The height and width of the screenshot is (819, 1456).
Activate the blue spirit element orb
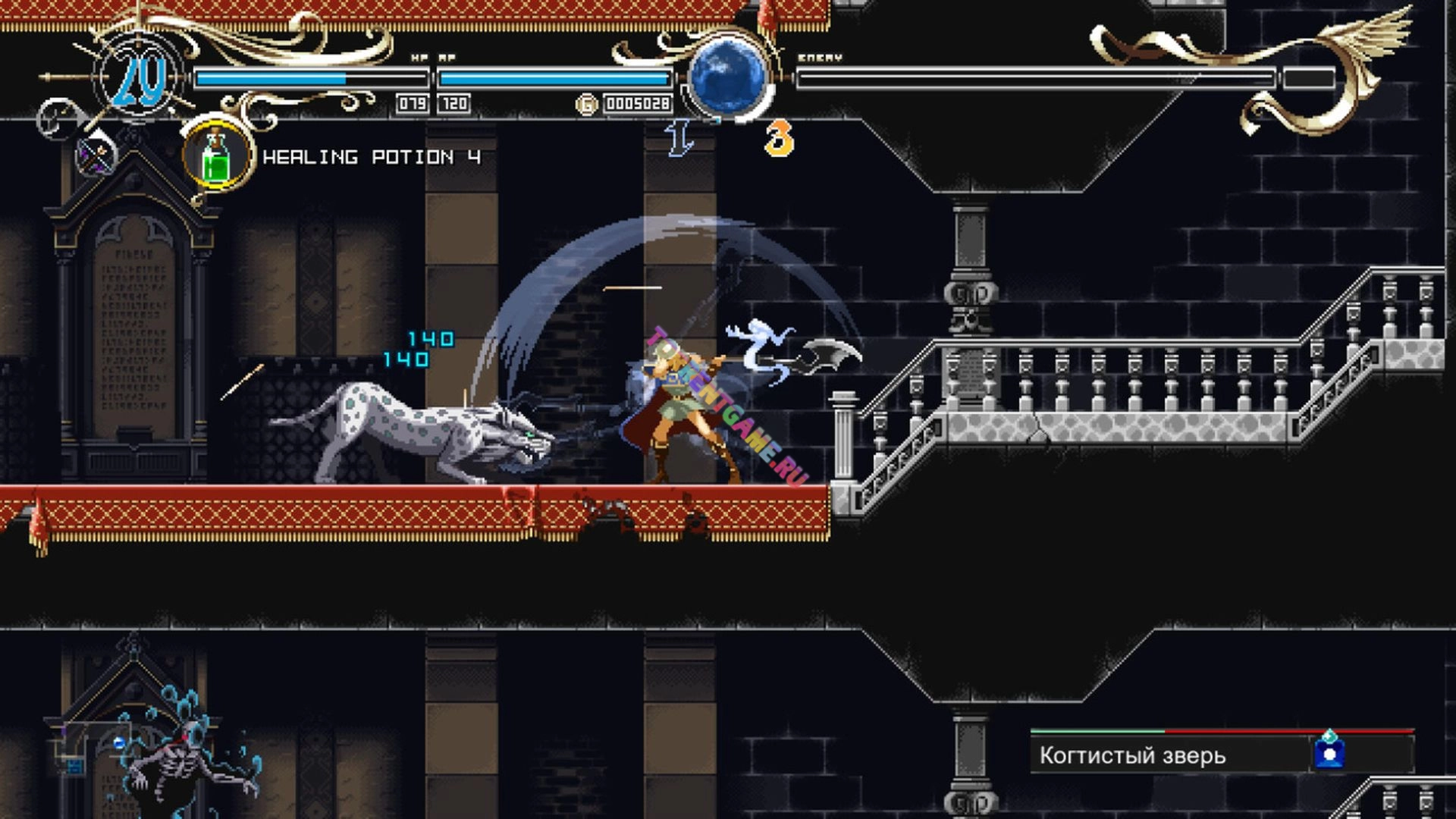click(x=728, y=75)
